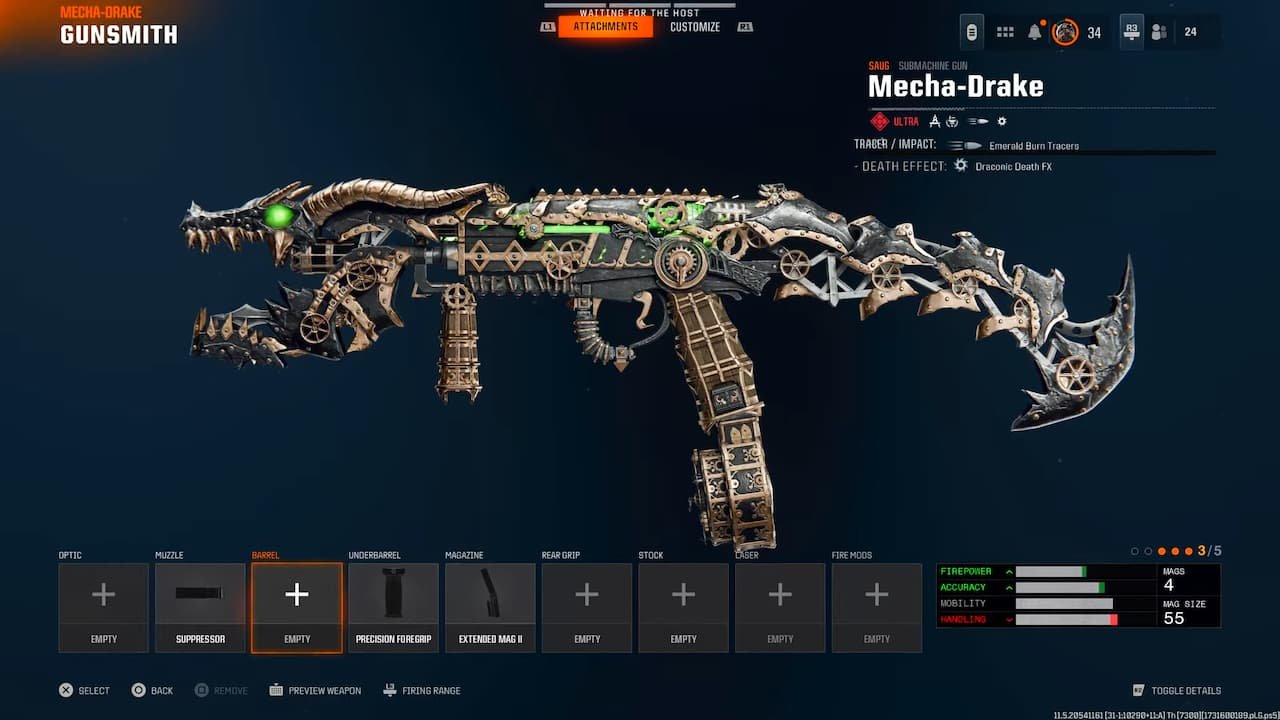Select the Attachments tab

point(607,27)
